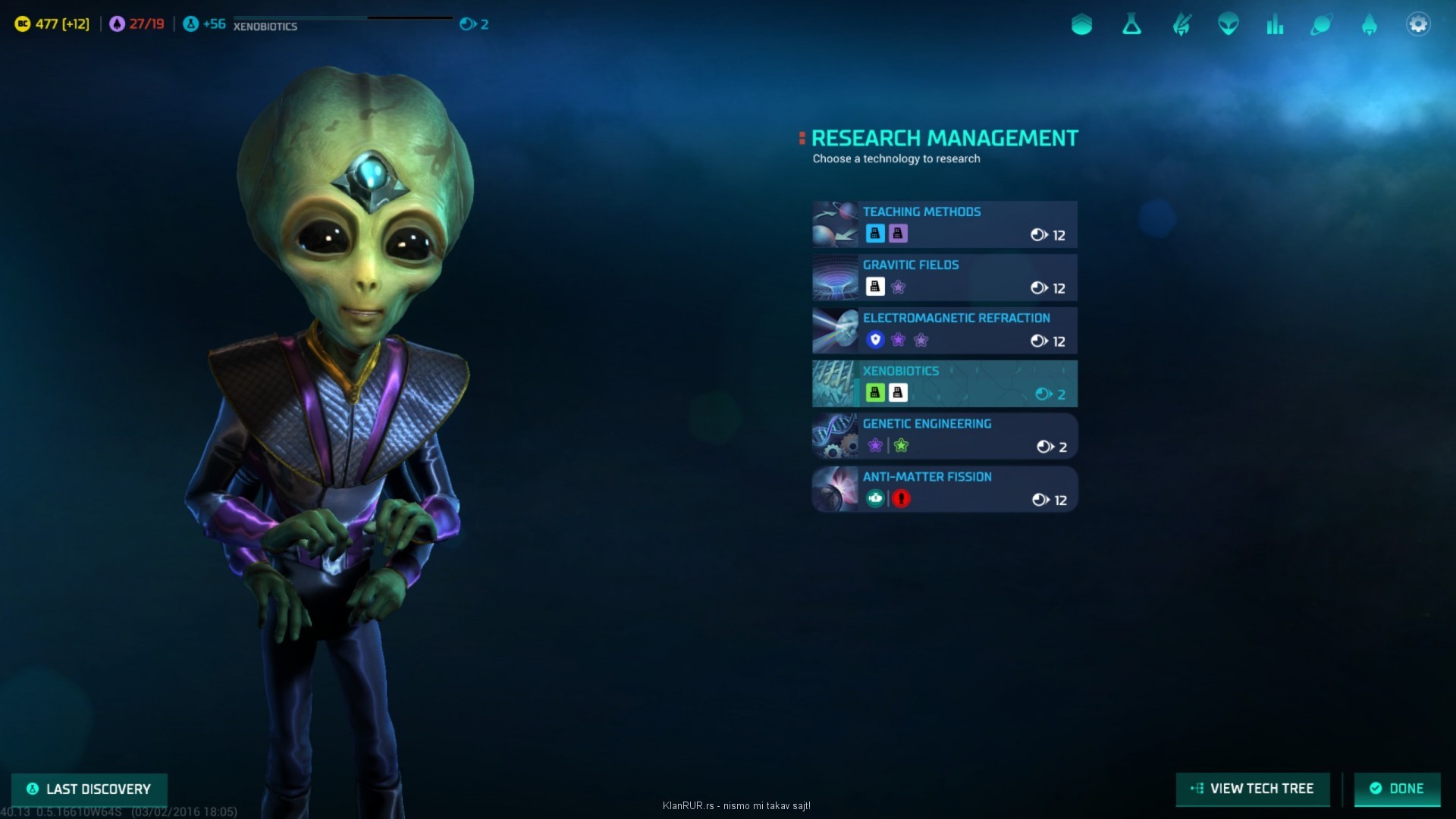Choose Gravitic Fields to research
This screenshot has width=1456, height=819.
(x=944, y=278)
